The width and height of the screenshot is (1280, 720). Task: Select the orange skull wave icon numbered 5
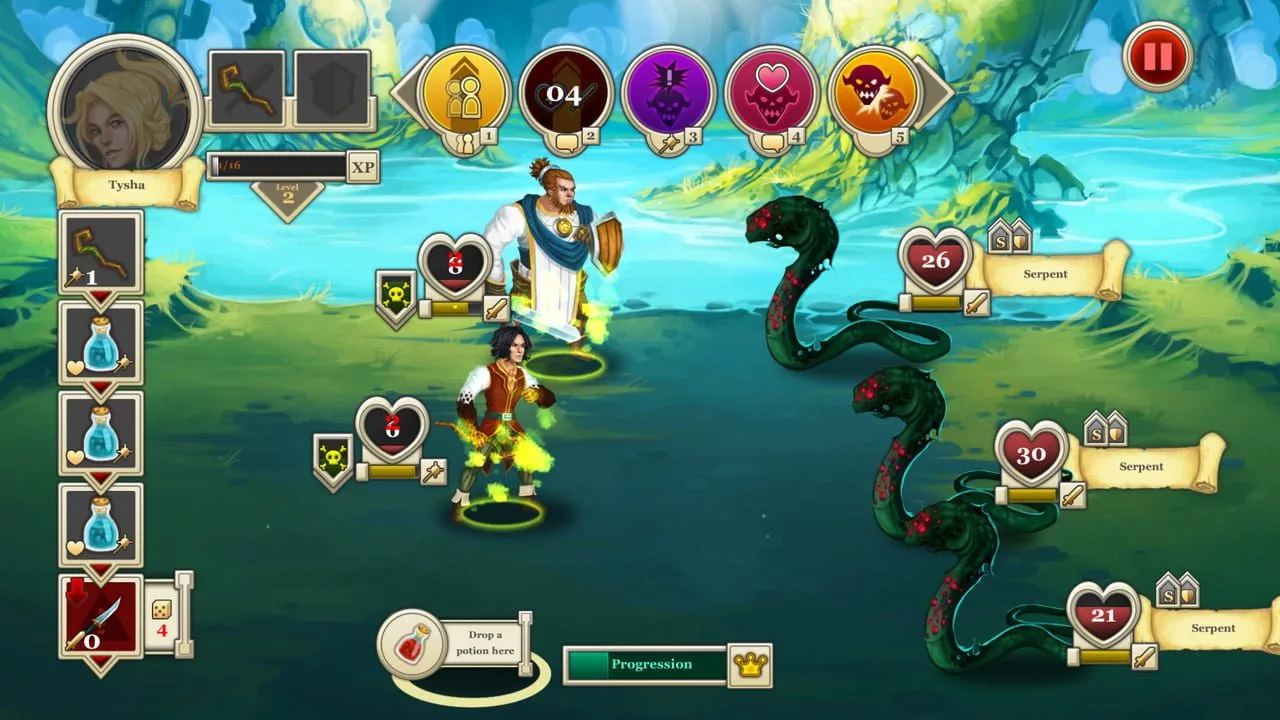click(874, 91)
